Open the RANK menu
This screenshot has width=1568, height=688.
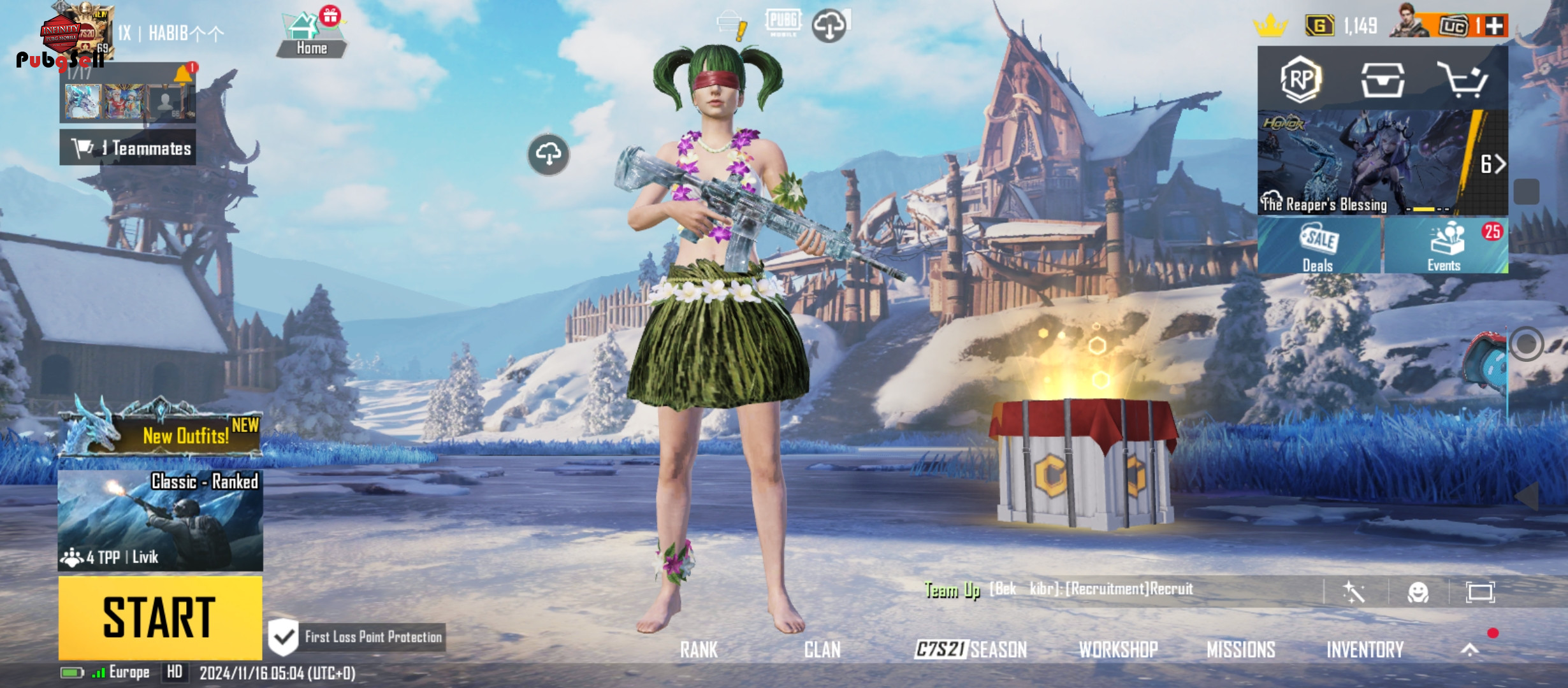[699, 649]
